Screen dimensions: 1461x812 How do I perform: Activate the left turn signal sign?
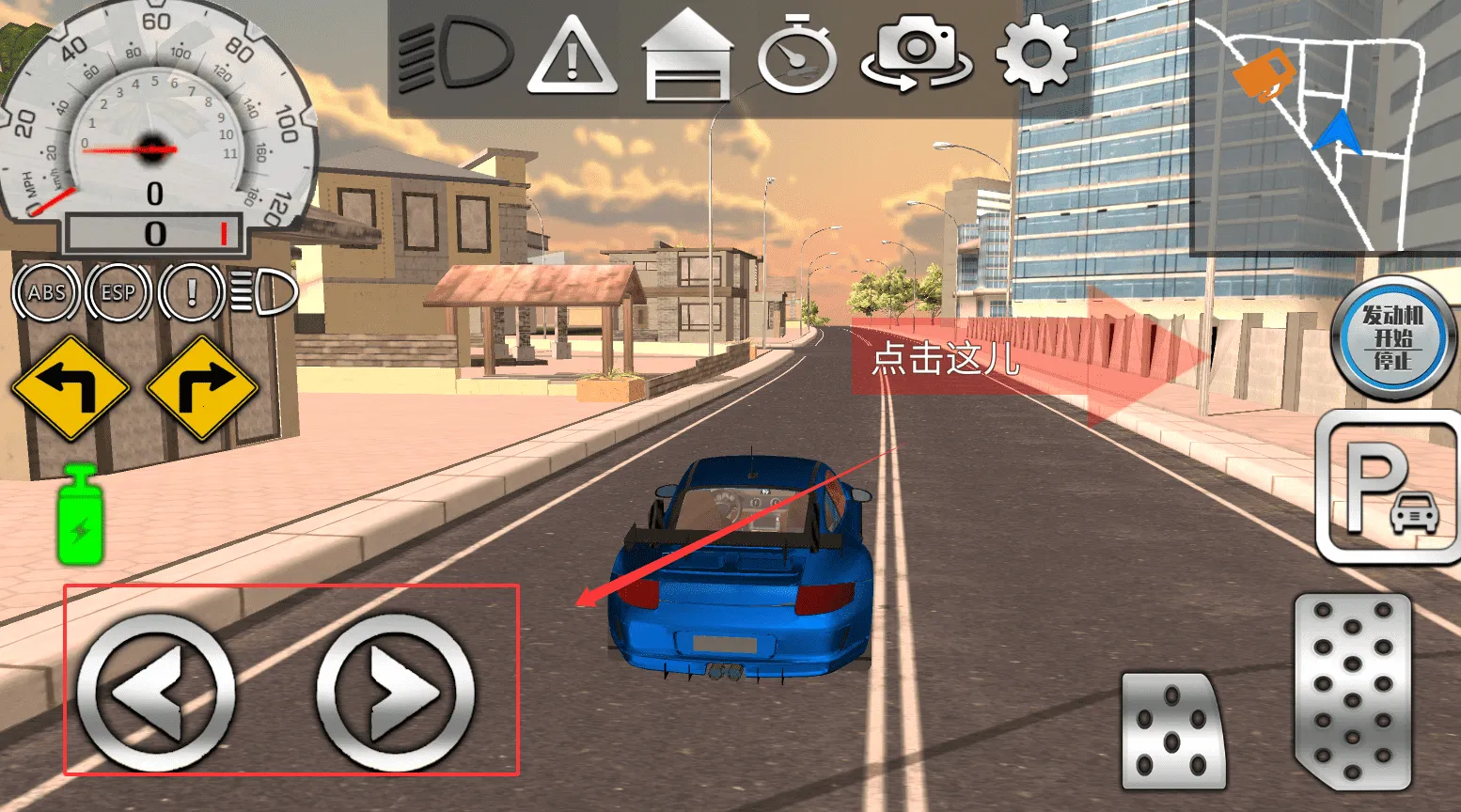(71, 385)
